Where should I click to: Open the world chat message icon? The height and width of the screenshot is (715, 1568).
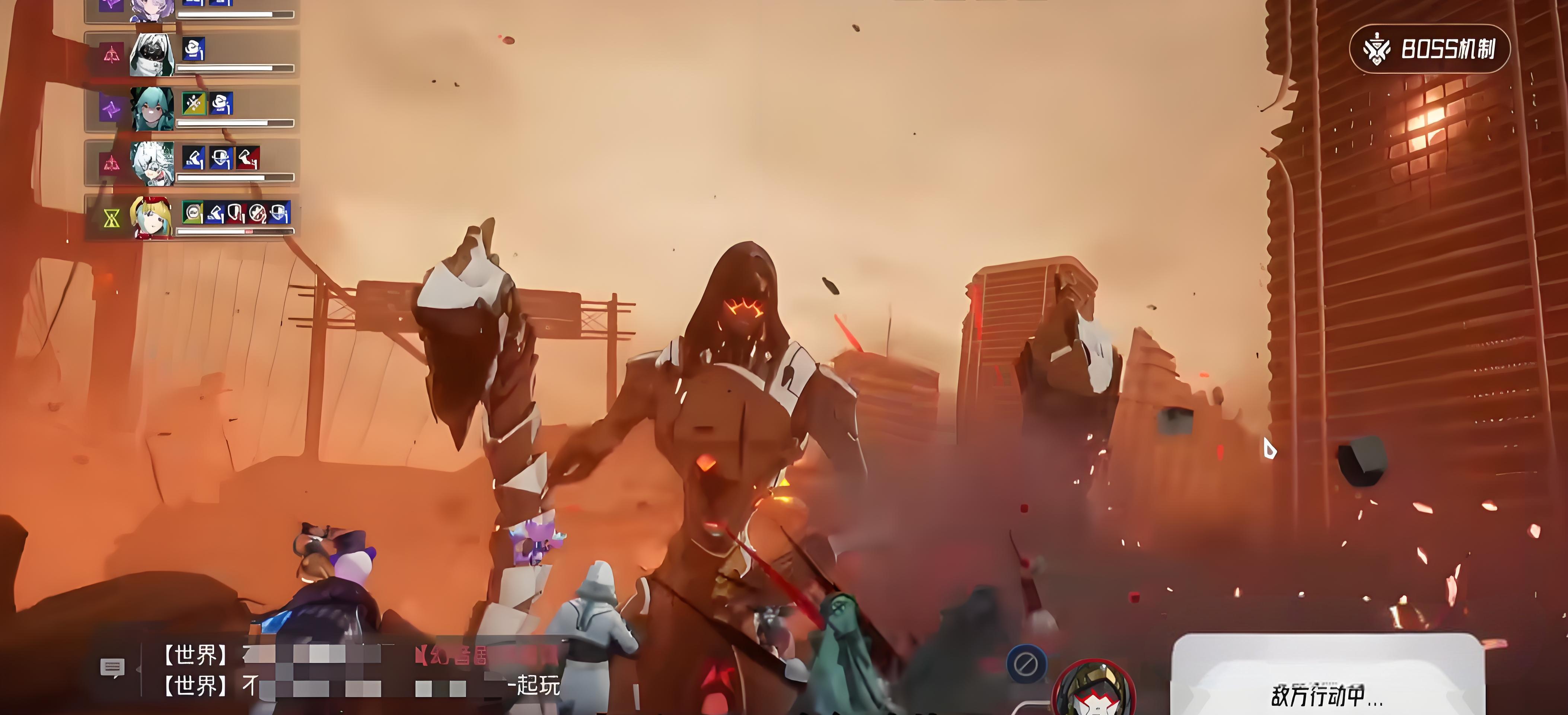pyautogui.click(x=112, y=667)
